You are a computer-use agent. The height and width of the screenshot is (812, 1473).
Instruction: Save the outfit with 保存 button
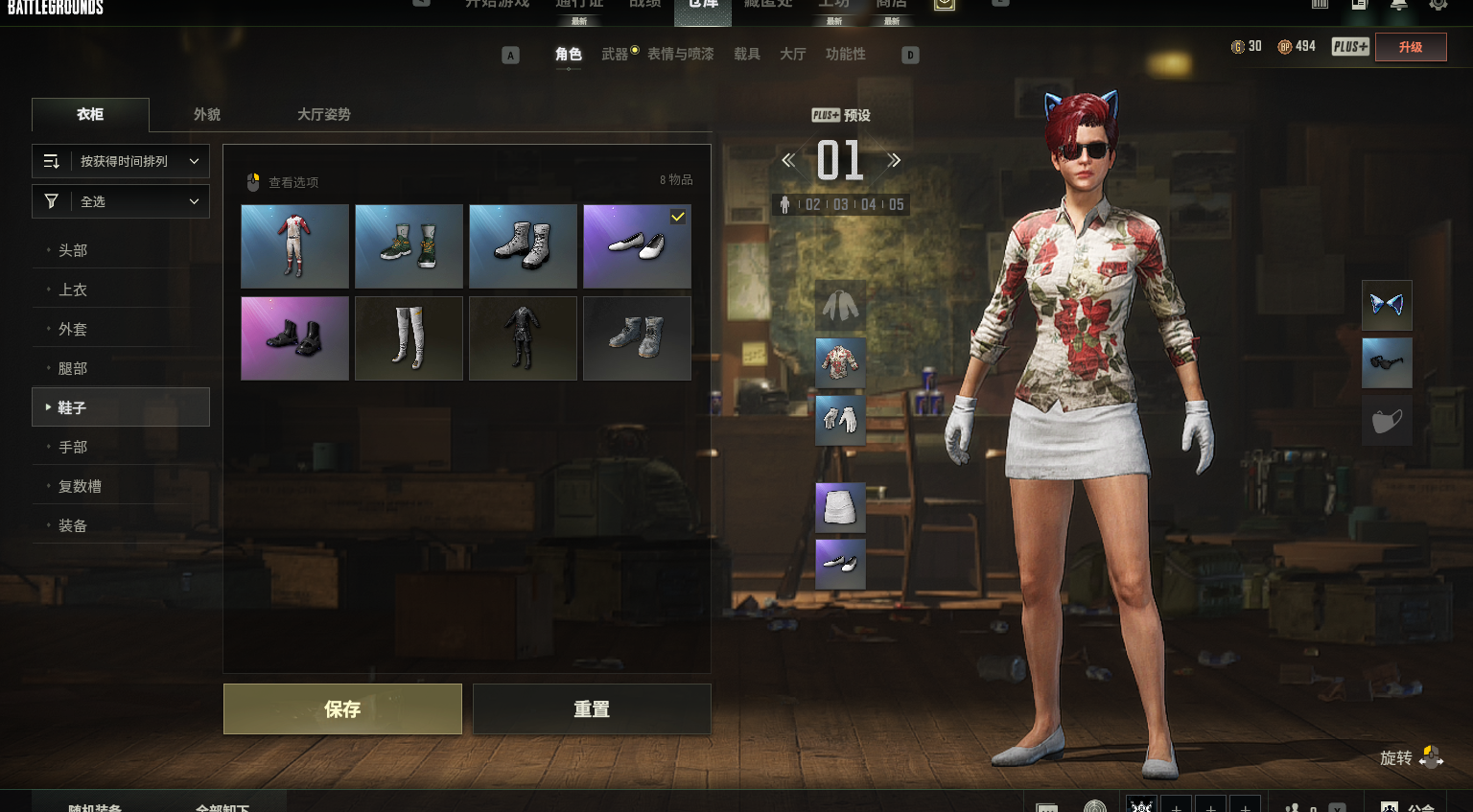pyautogui.click(x=342, y=708)
